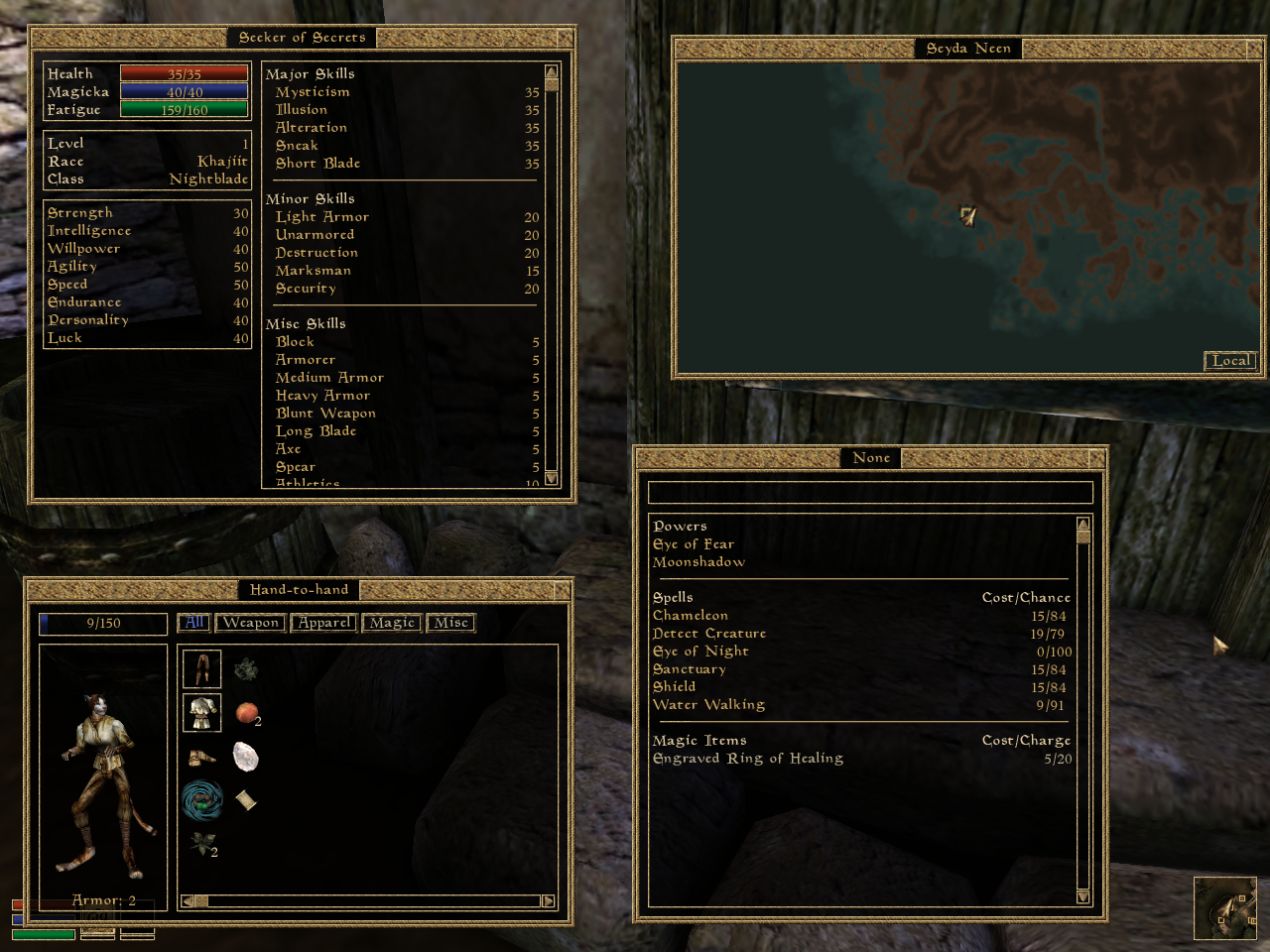The image size is (1270, 952).
Task: Ready the Water Walking spell
Action: tap(708, 705)
